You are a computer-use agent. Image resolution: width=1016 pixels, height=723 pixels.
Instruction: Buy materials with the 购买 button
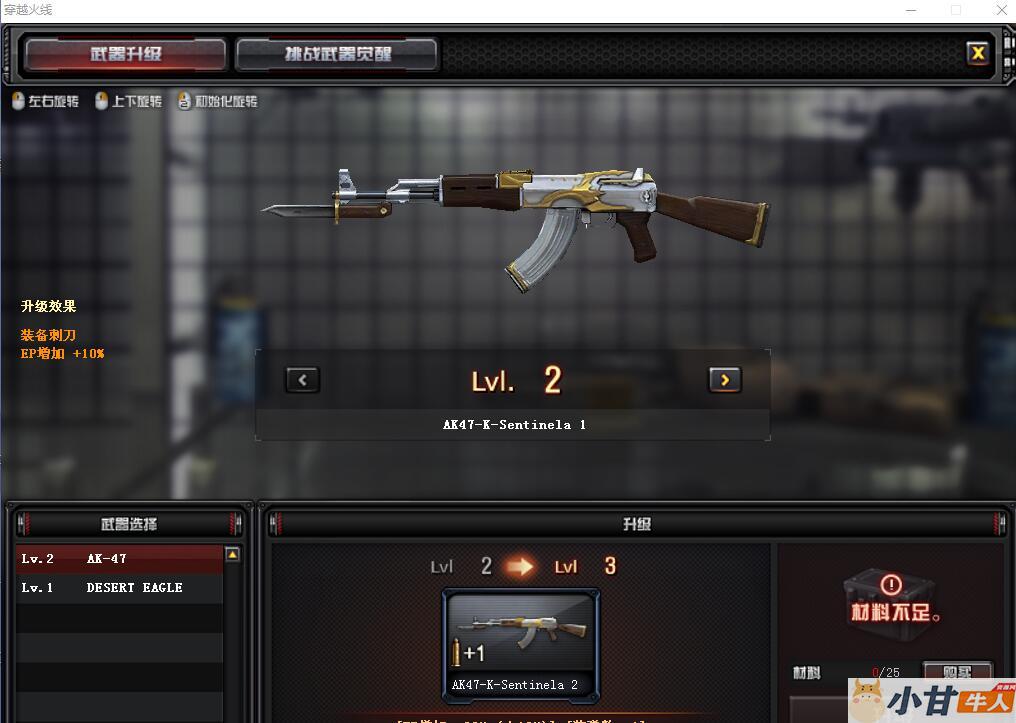click(x=956, y=670)
